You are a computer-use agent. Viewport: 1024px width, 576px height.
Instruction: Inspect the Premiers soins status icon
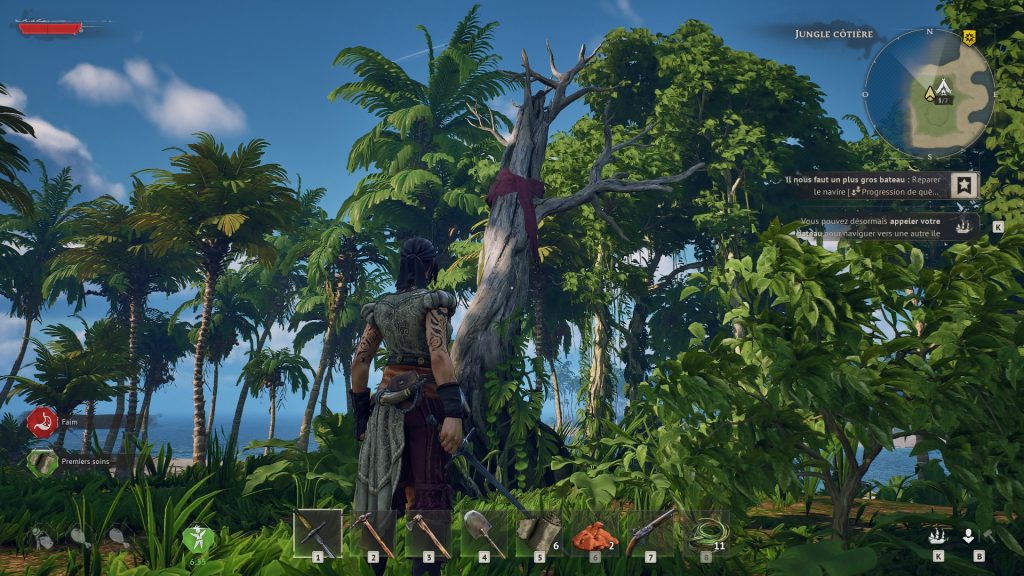[41, 462]
